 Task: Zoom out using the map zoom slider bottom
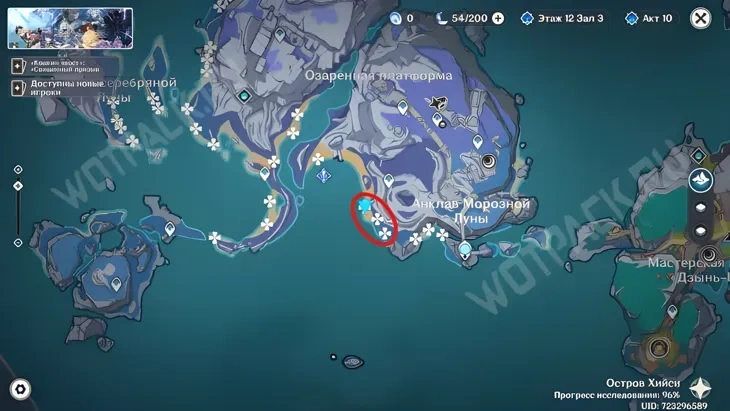tap(18, 242)
